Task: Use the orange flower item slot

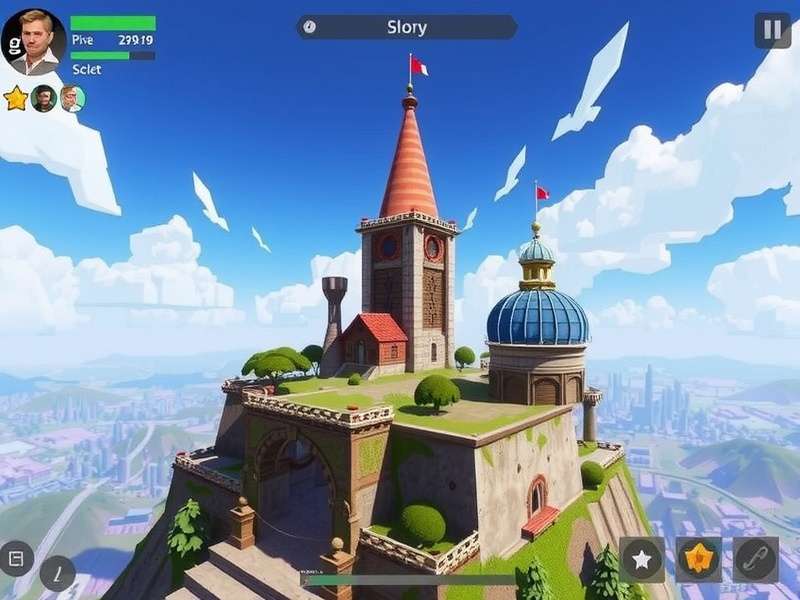Action: tap(698, 559)
